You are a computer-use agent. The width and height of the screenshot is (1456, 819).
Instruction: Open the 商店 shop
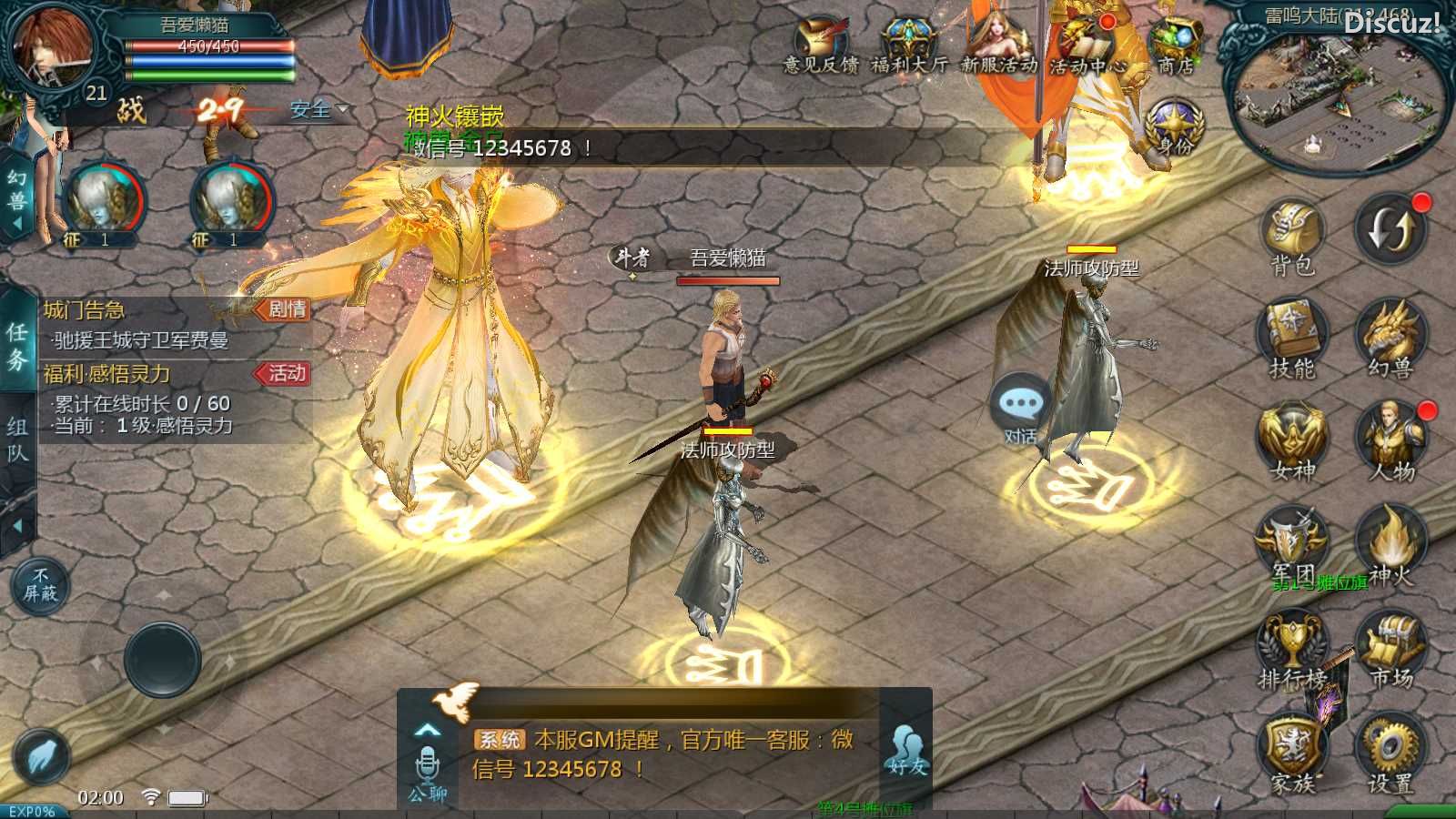click(x=1176, y=45)
